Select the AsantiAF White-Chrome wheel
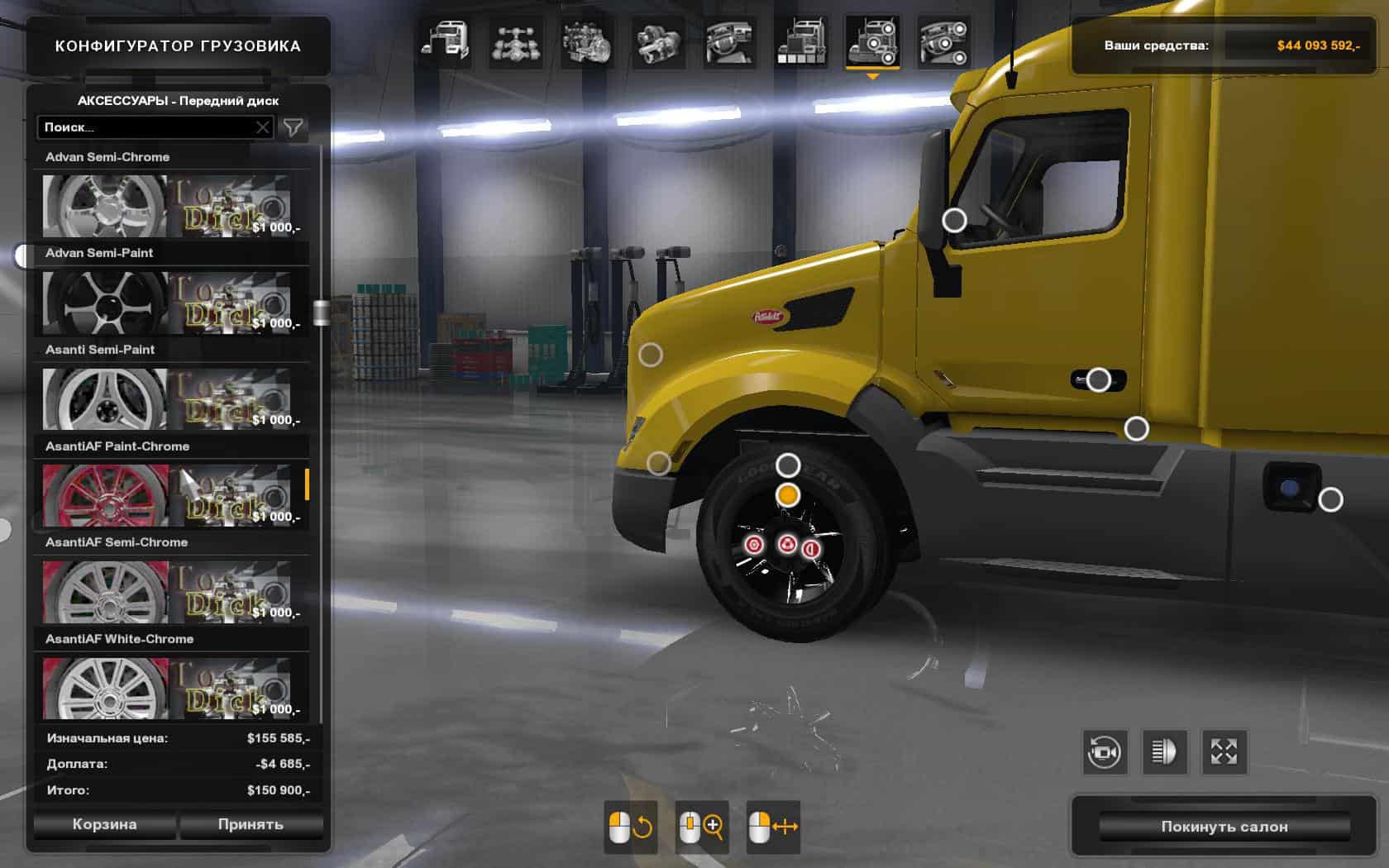The image size is (1389, 868). coord(105,689)
